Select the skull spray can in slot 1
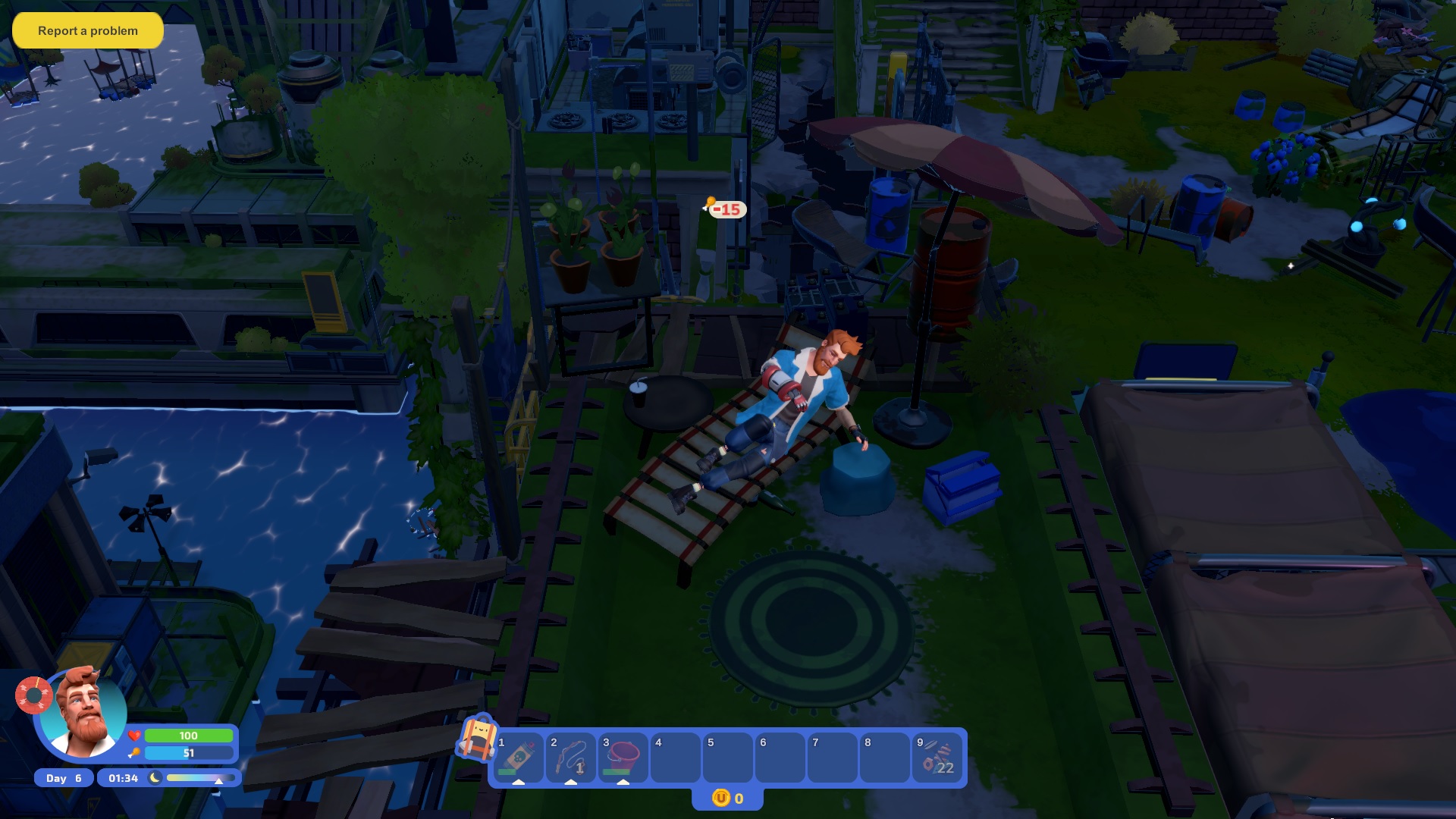Image resolution: width=1456 pixels, height=819 pixels. point(518,758)
